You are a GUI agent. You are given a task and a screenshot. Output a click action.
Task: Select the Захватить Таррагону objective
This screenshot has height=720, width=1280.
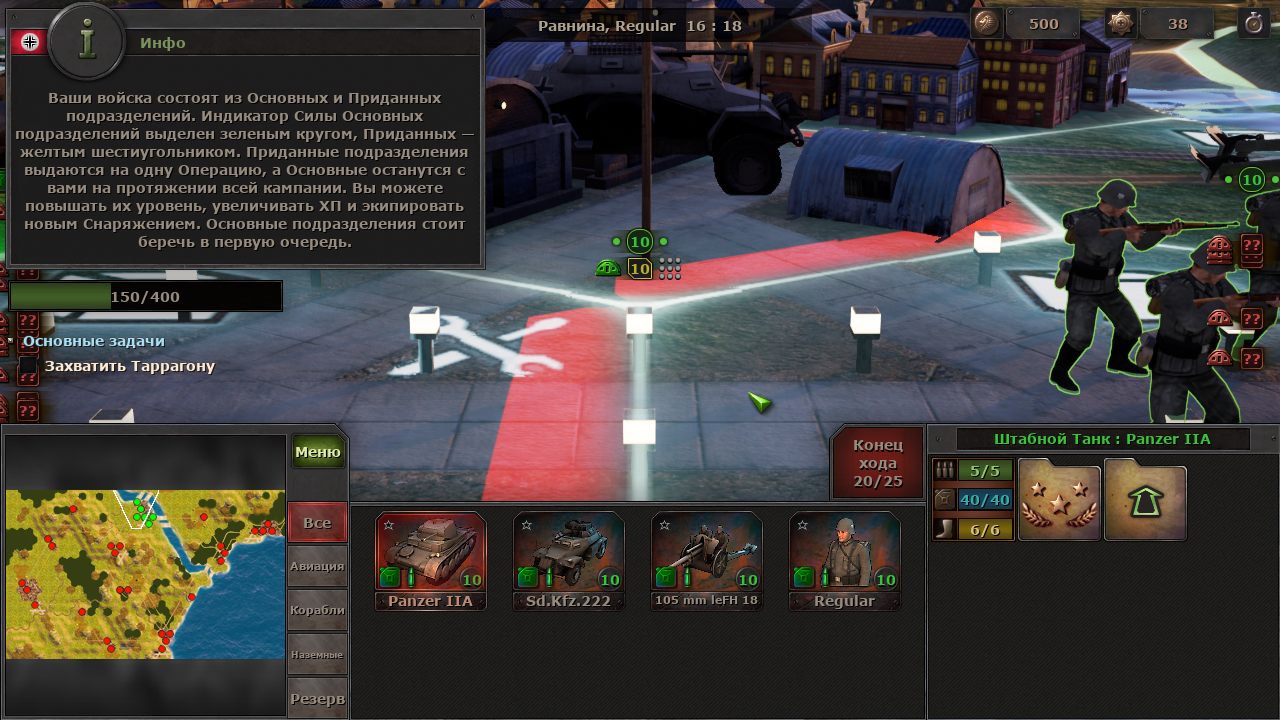point(129,366)
